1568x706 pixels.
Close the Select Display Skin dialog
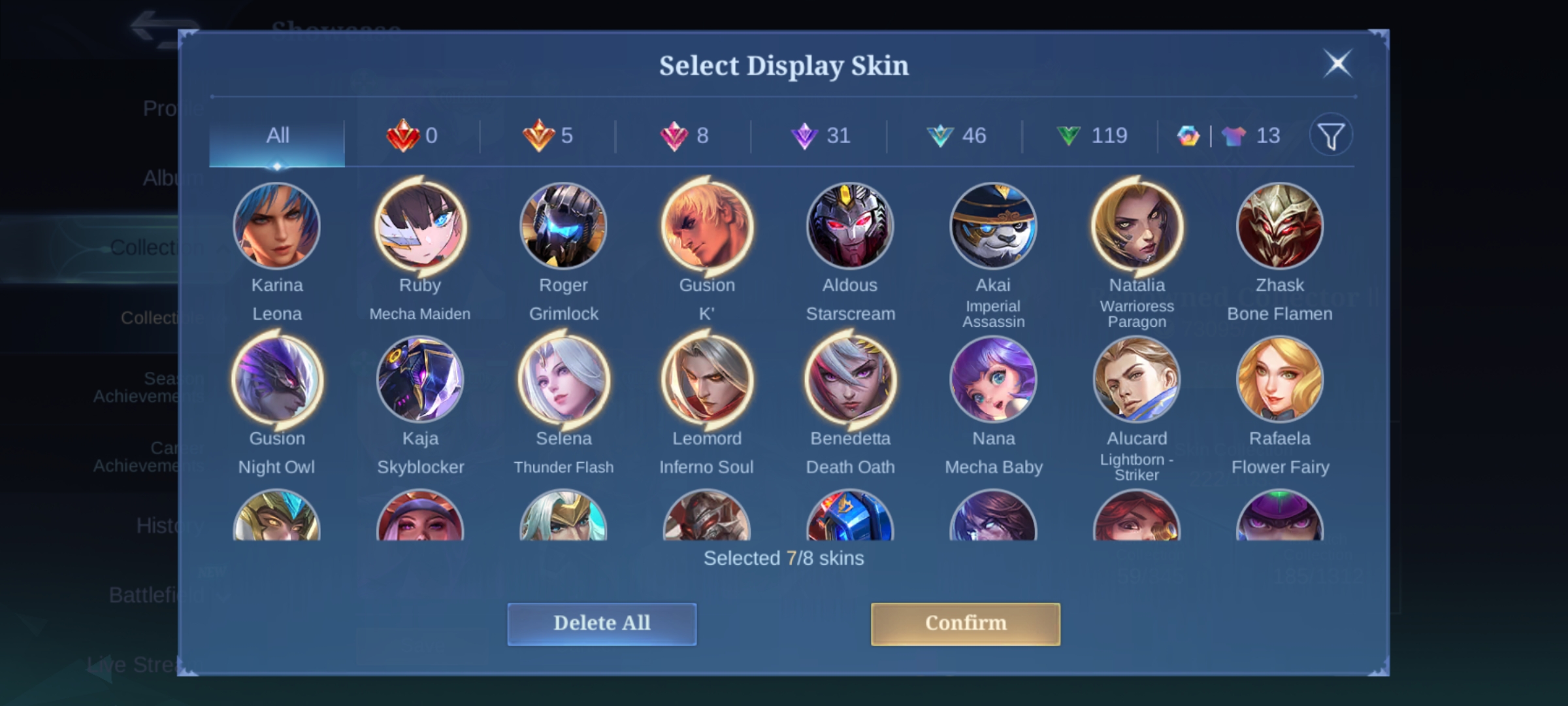tap(1337, 64)
